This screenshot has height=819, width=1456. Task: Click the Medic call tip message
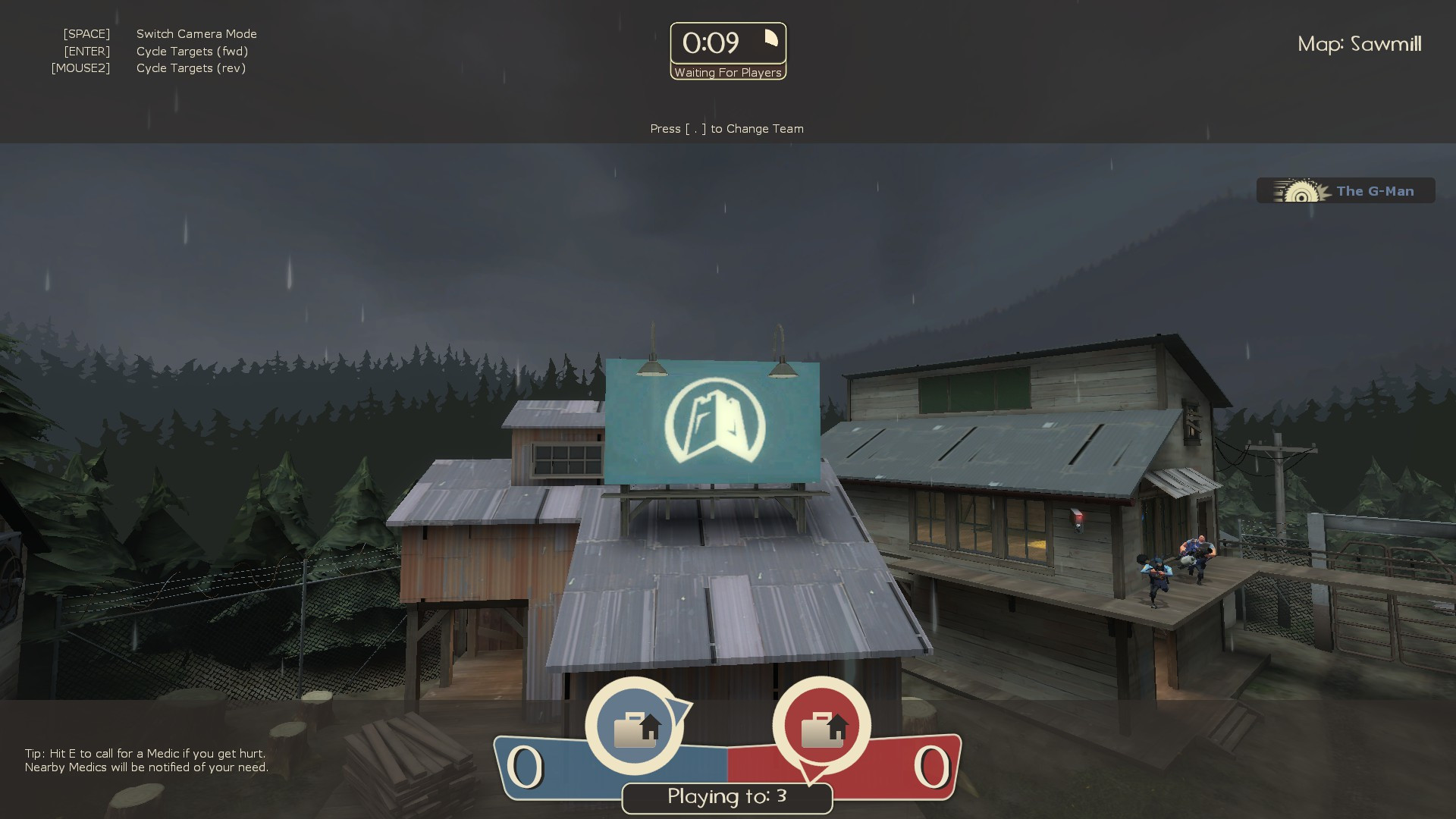coord(144,761)
